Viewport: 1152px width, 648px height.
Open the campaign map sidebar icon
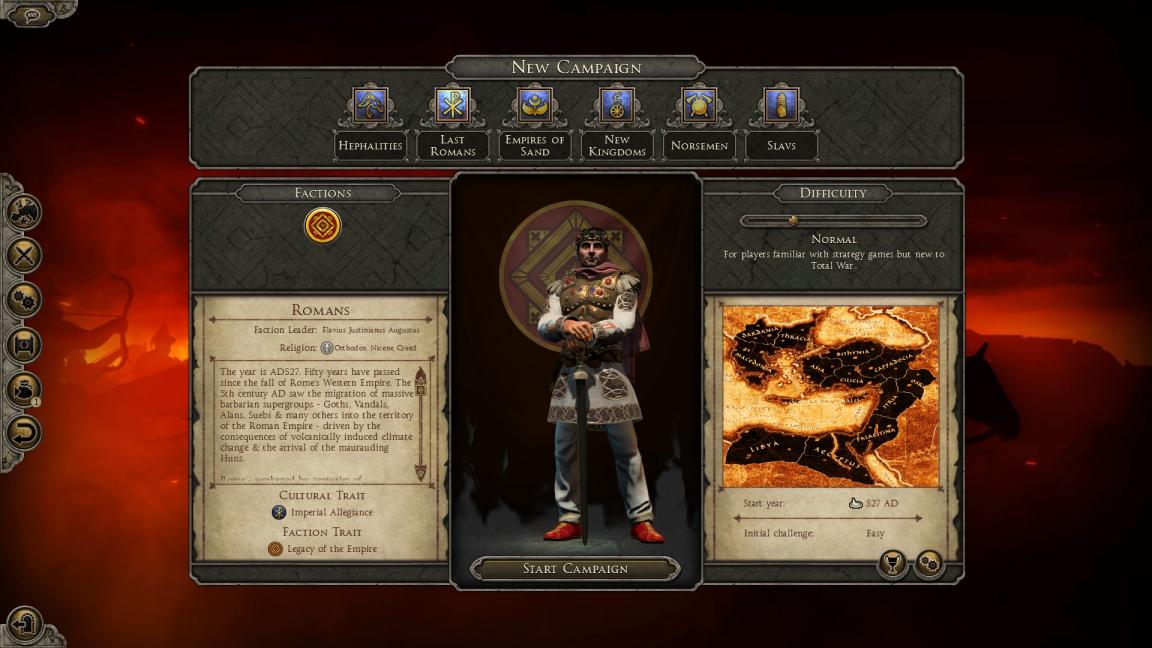(23, 211)
